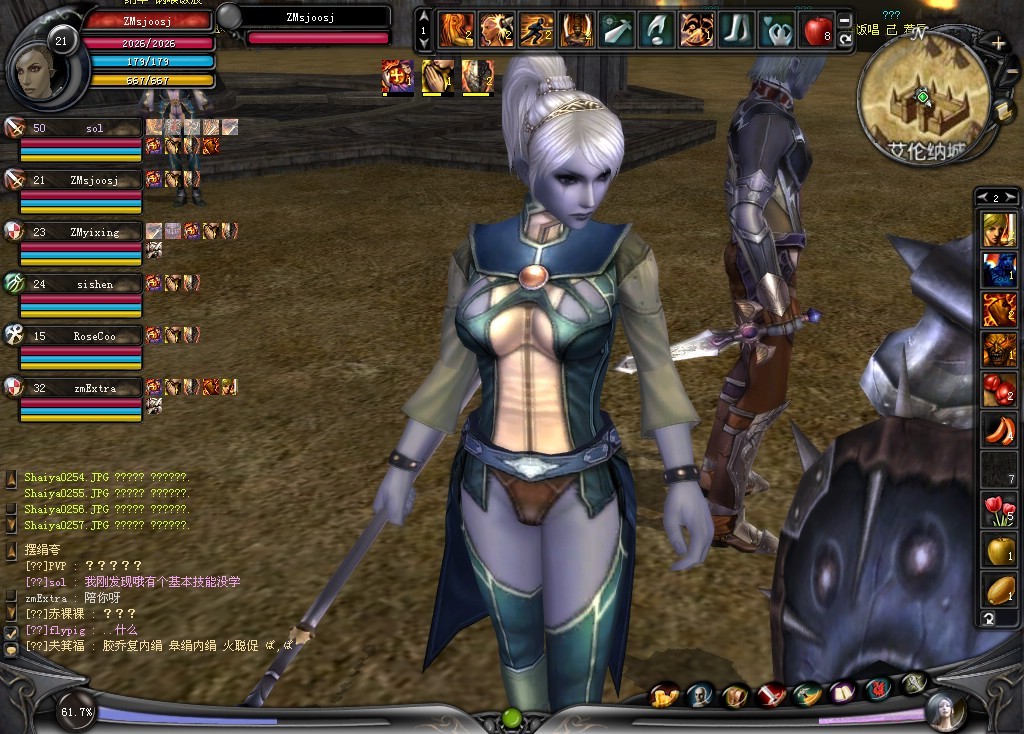Use the red tulips item in side bar

[x=998, y=510]
